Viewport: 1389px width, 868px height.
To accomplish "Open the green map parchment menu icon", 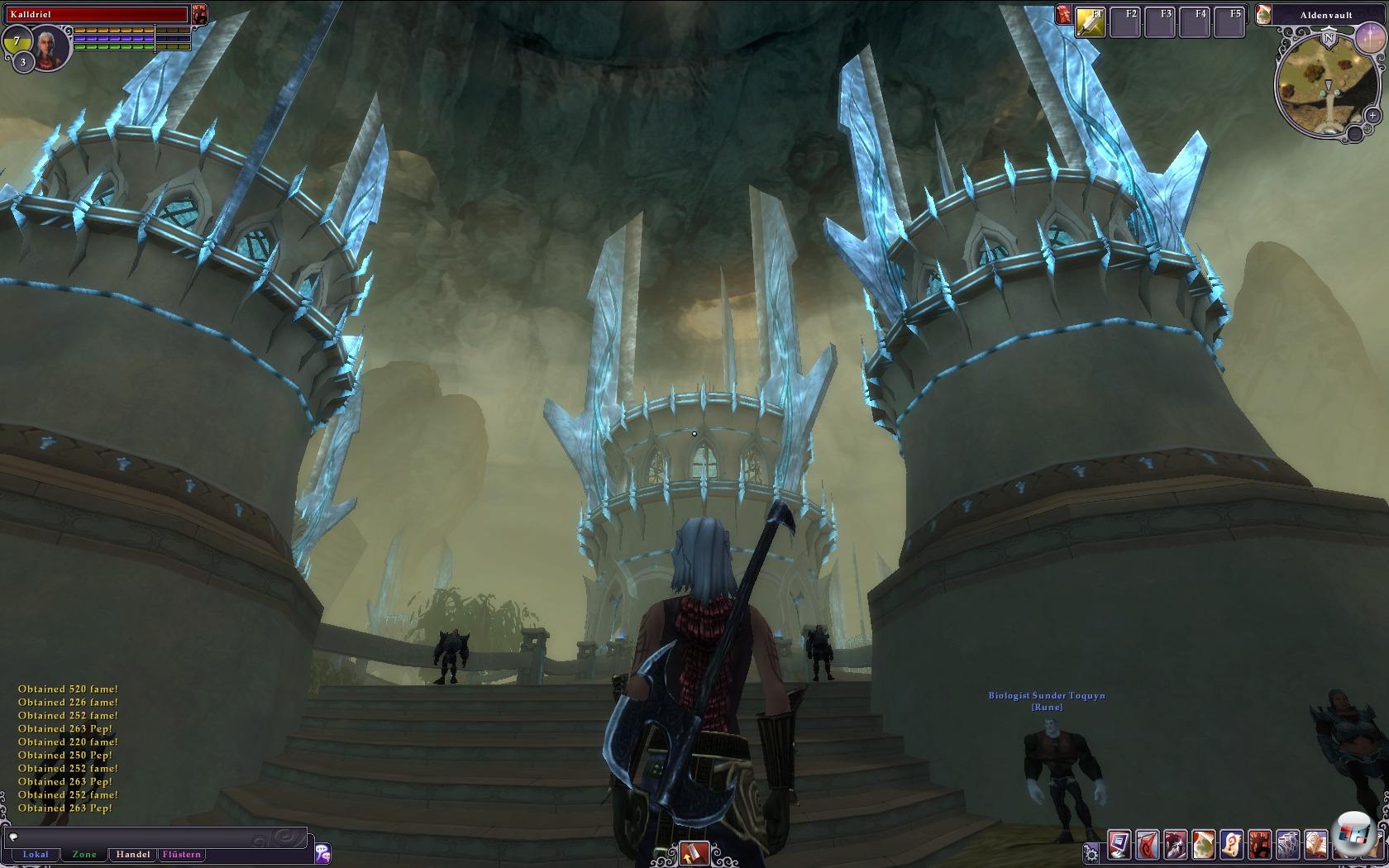I will 1203,843.
